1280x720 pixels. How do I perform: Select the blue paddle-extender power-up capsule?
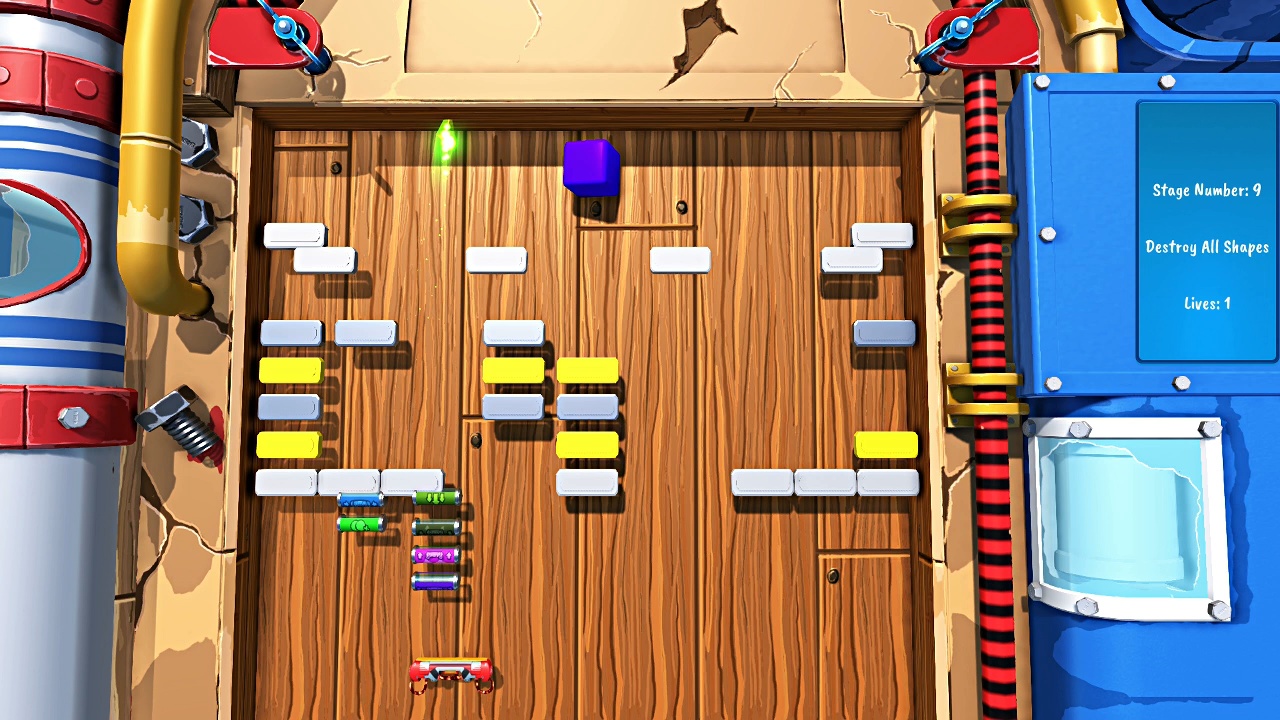359,499
